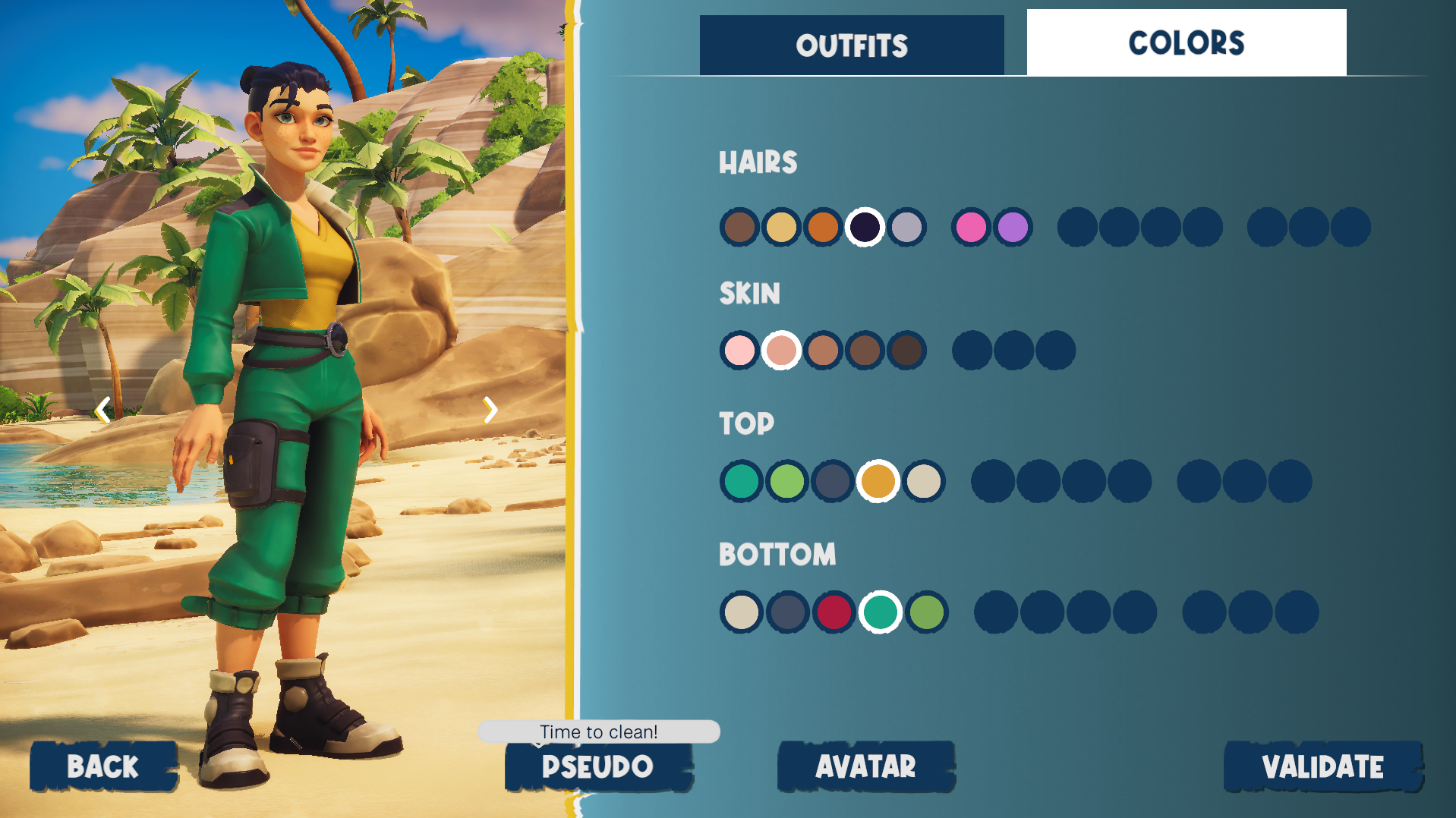Choose the teal top color
Screen dimensions: 1456x818
click(742, 481)
